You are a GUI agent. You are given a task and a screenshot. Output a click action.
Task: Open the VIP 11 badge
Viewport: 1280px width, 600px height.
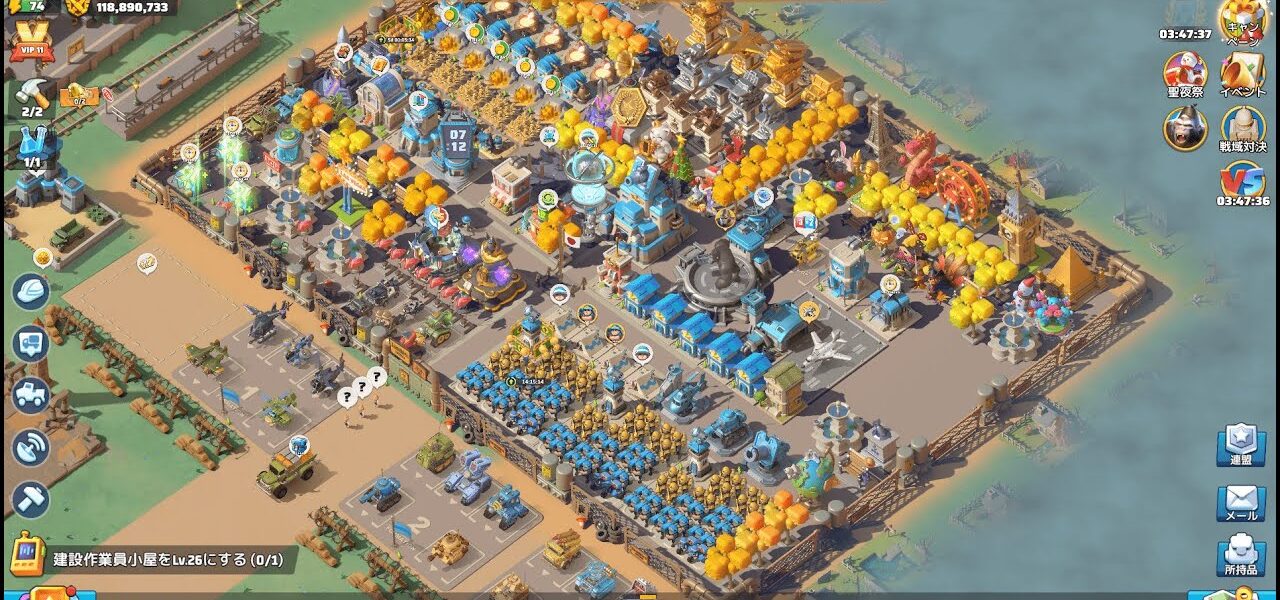[x=32, y=41]
